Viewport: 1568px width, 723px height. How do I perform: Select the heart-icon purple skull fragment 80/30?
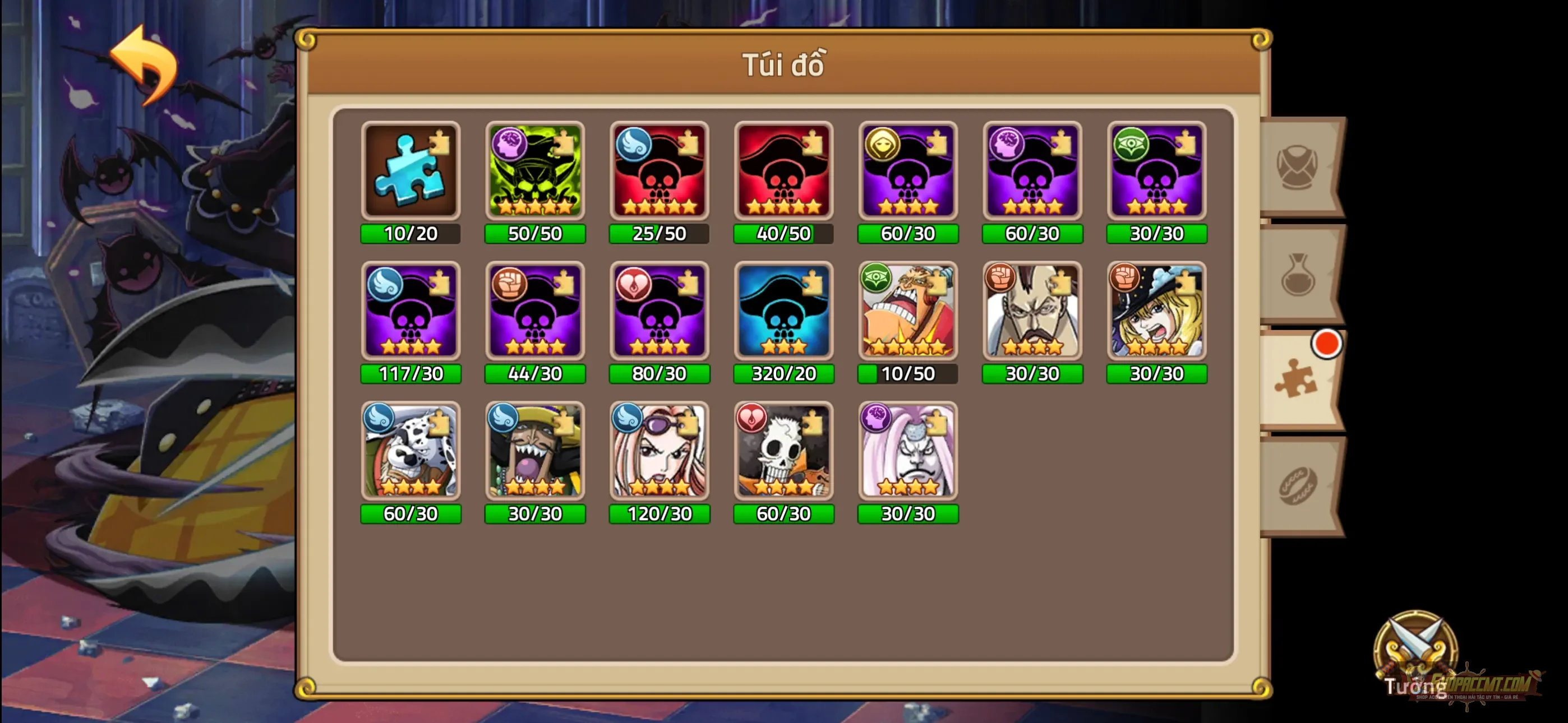659,312
